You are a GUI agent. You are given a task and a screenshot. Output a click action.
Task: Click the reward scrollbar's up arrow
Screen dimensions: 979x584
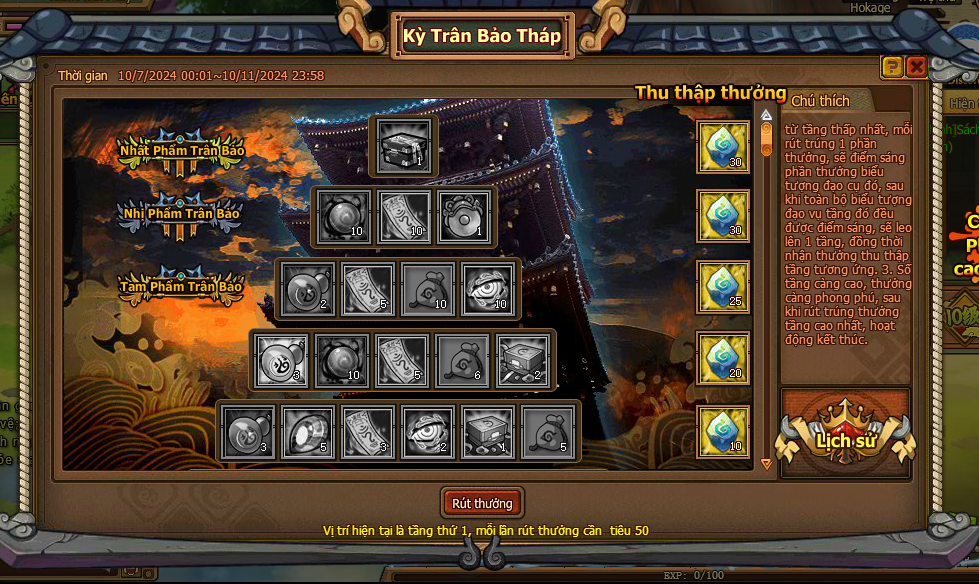coord(767,114)
